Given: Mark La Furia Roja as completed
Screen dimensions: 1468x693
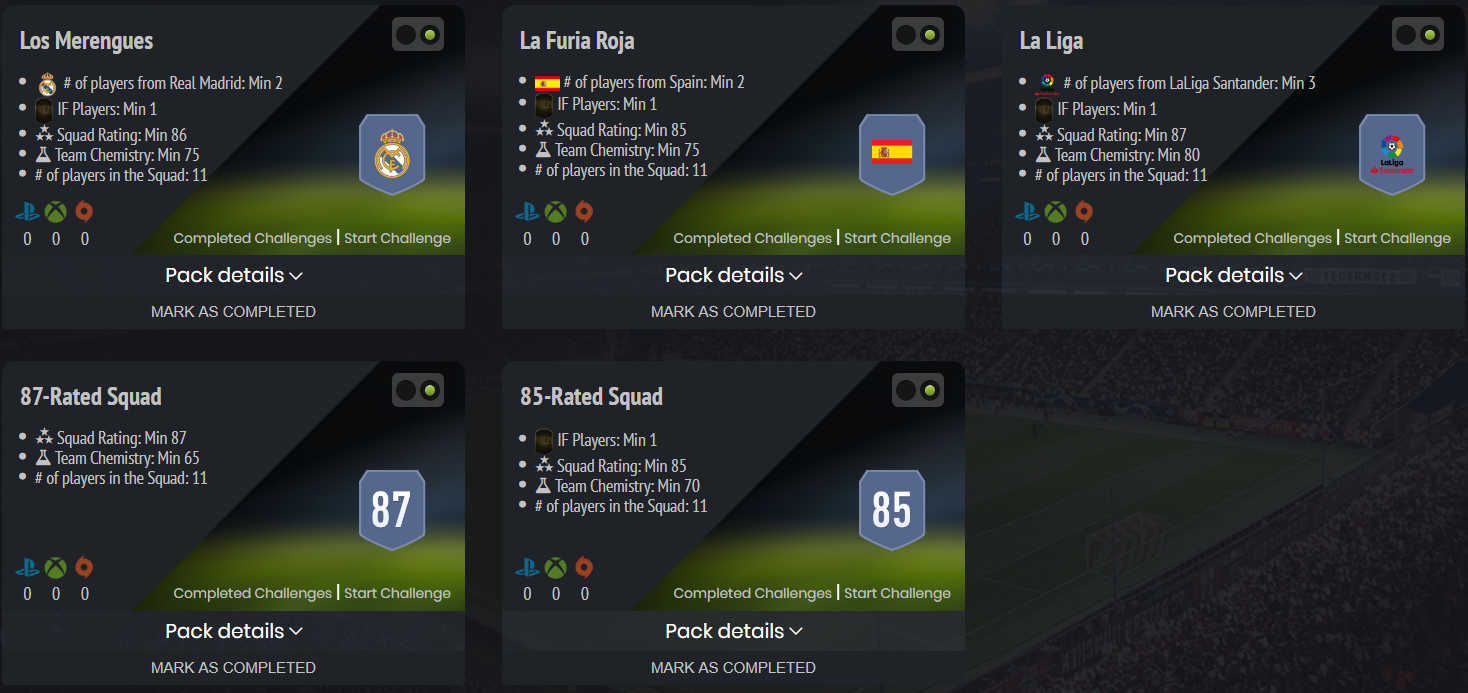Looking at the screenshot, I should [733, 311].
